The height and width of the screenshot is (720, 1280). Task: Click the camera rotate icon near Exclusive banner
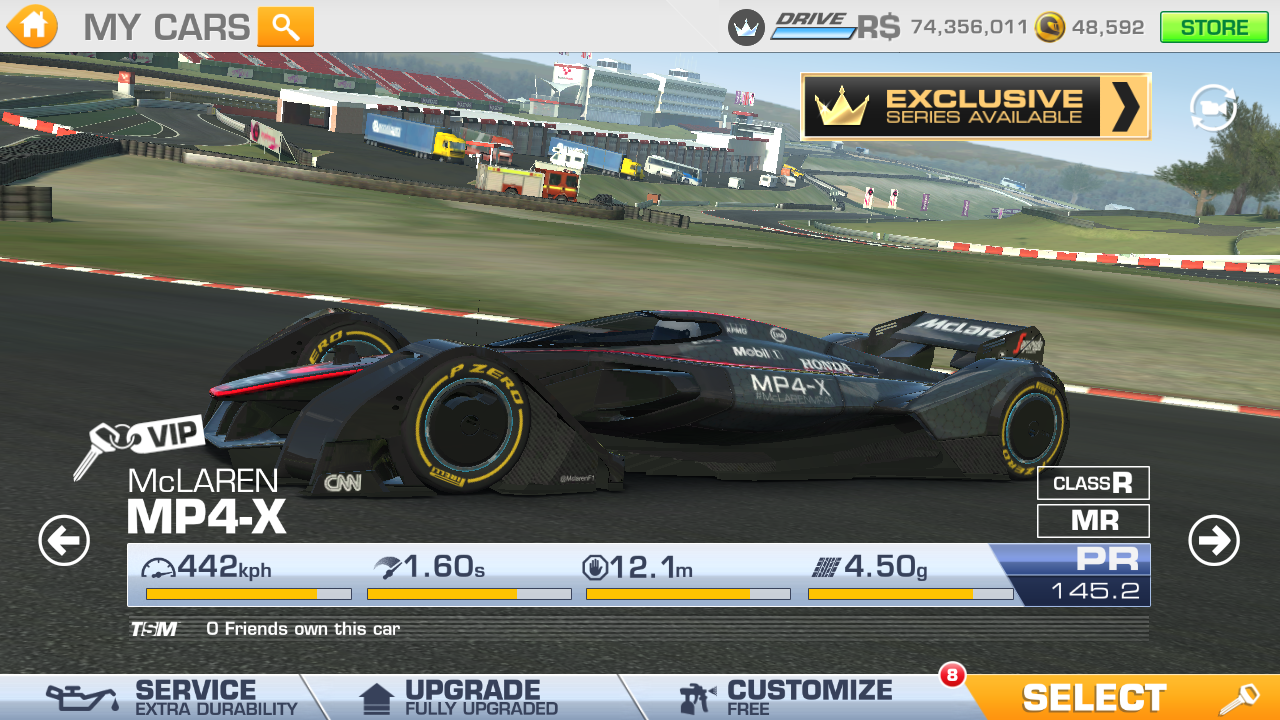click(1213, 107)
